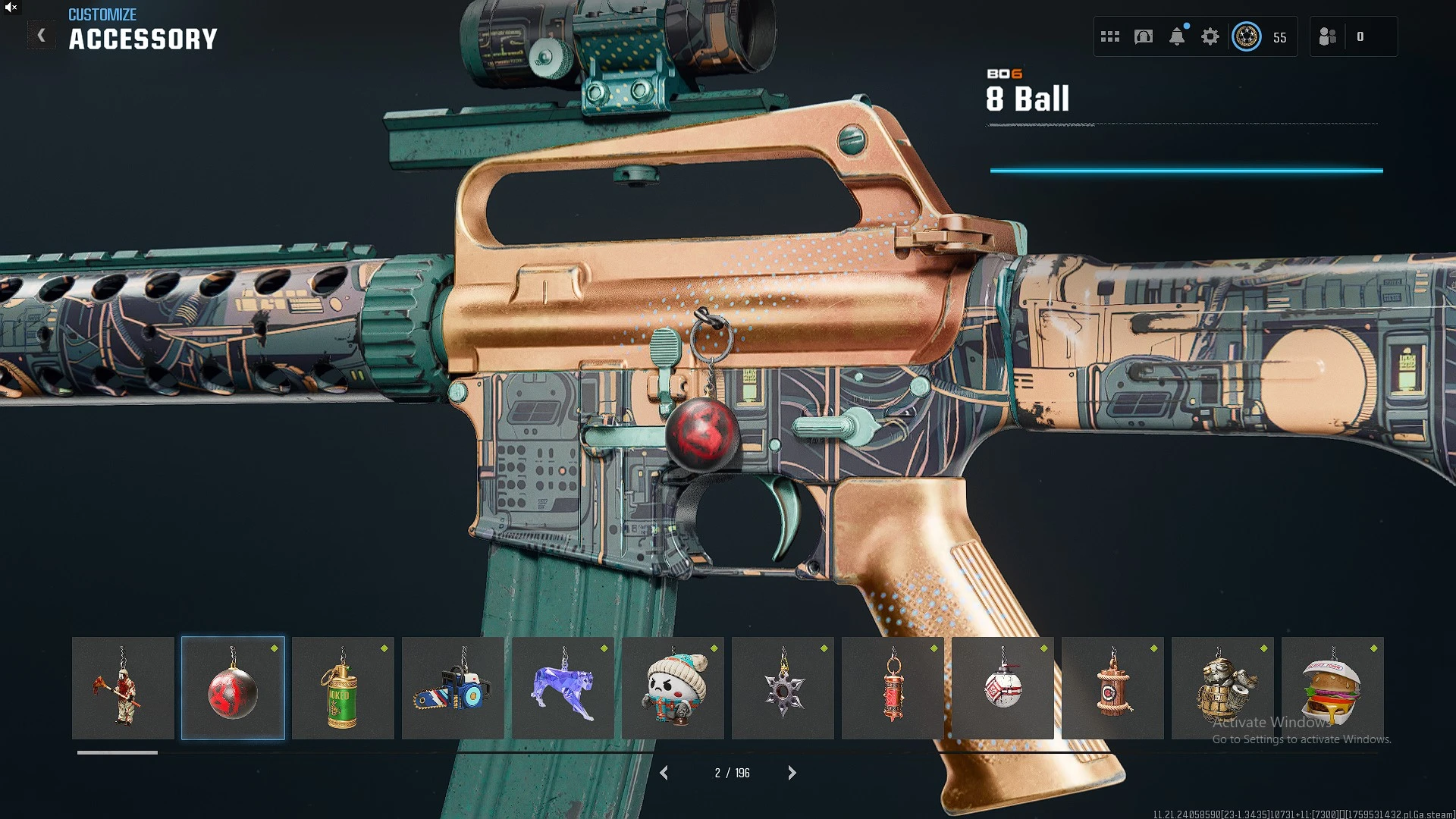1456x819 pixels.
Task: Go to the next accessory page
Action: coord(792,773)
